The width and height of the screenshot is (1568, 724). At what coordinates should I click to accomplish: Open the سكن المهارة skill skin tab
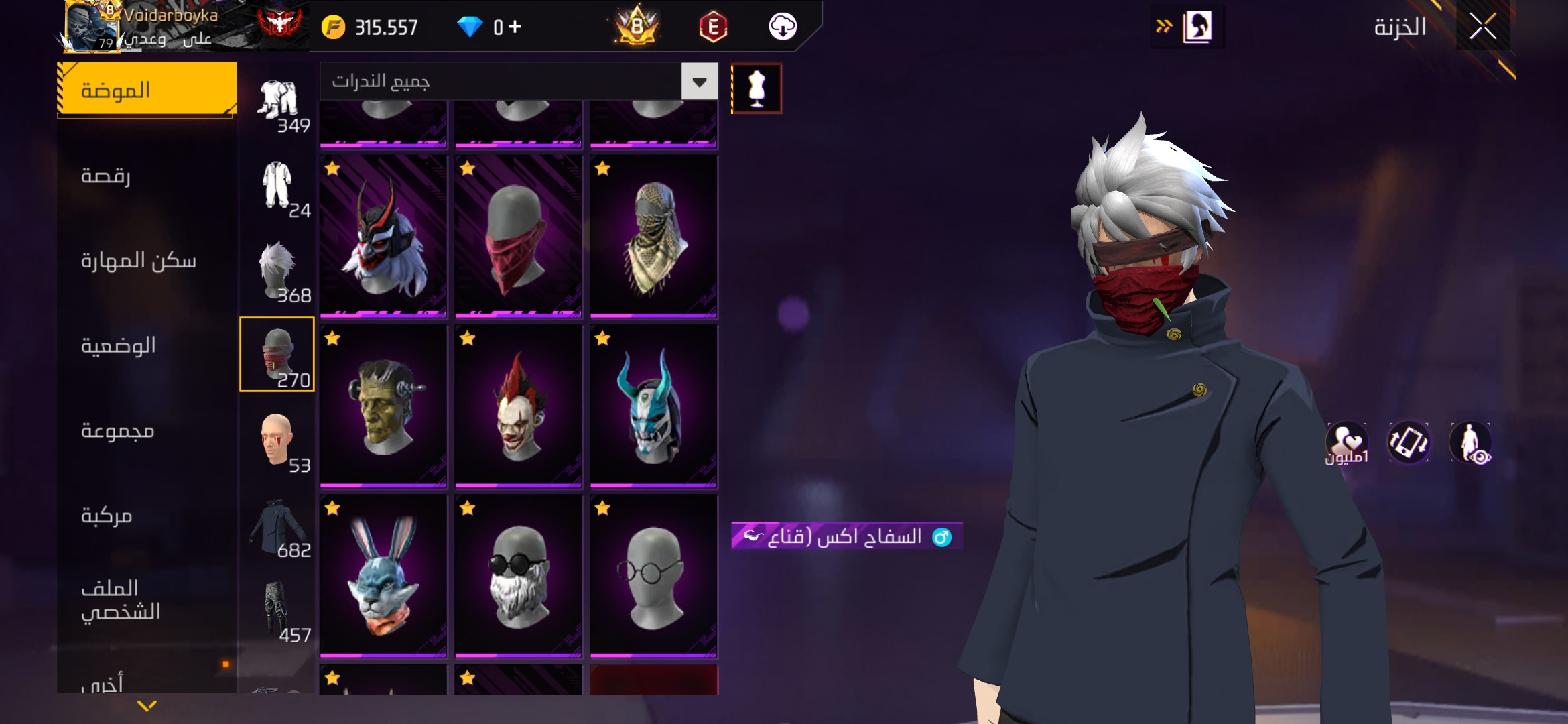pos(138,261)
